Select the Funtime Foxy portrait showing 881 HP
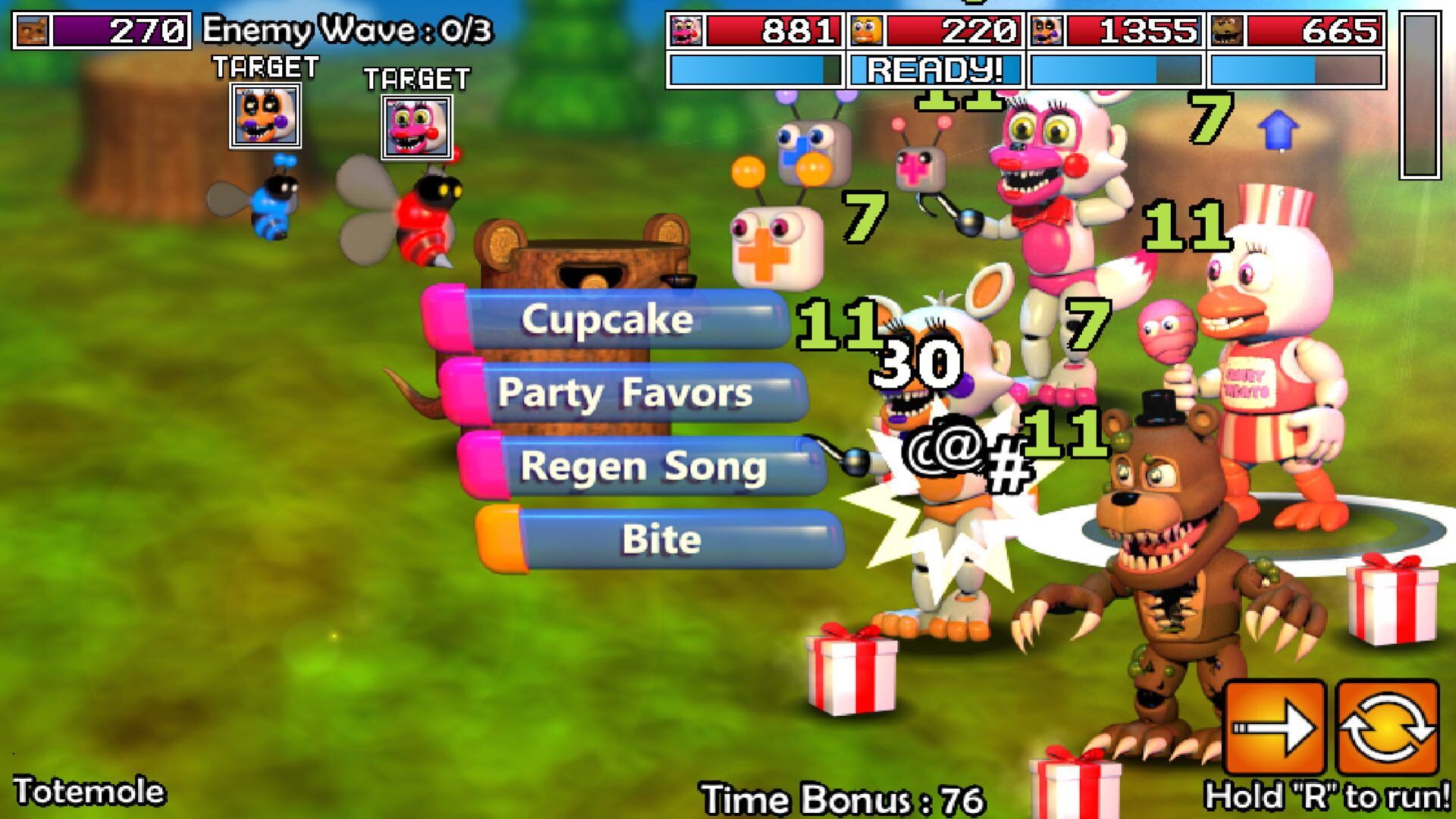The image size is (1456, 819). (687, 32)
